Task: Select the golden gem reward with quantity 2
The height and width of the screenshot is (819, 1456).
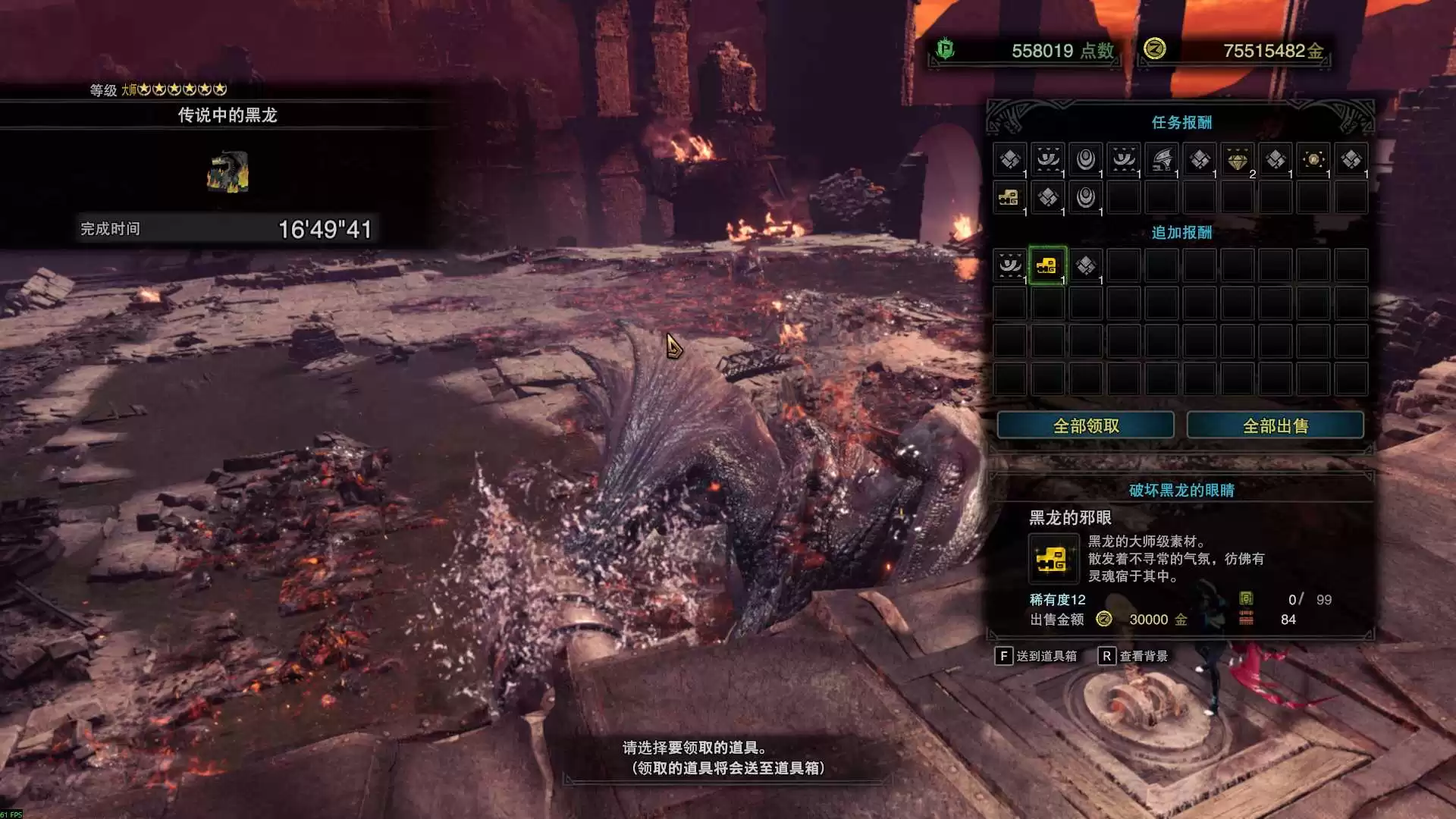Action: click(x=1237, y=160)
